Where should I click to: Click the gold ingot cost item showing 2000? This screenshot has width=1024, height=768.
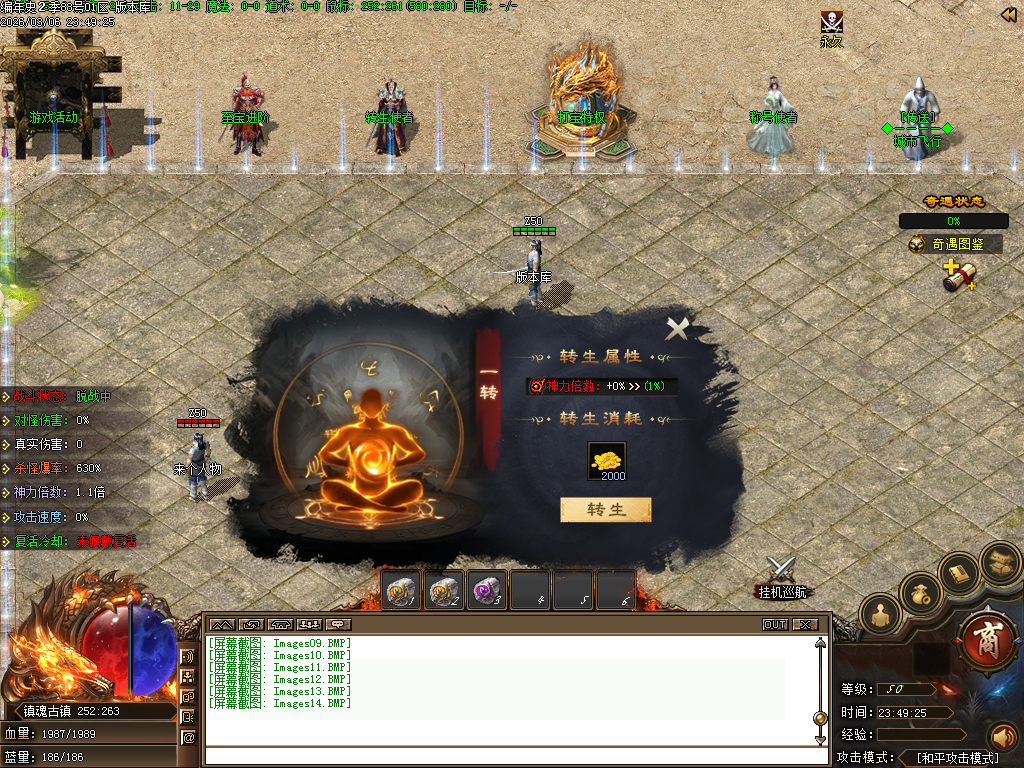(x=606, y=460)
